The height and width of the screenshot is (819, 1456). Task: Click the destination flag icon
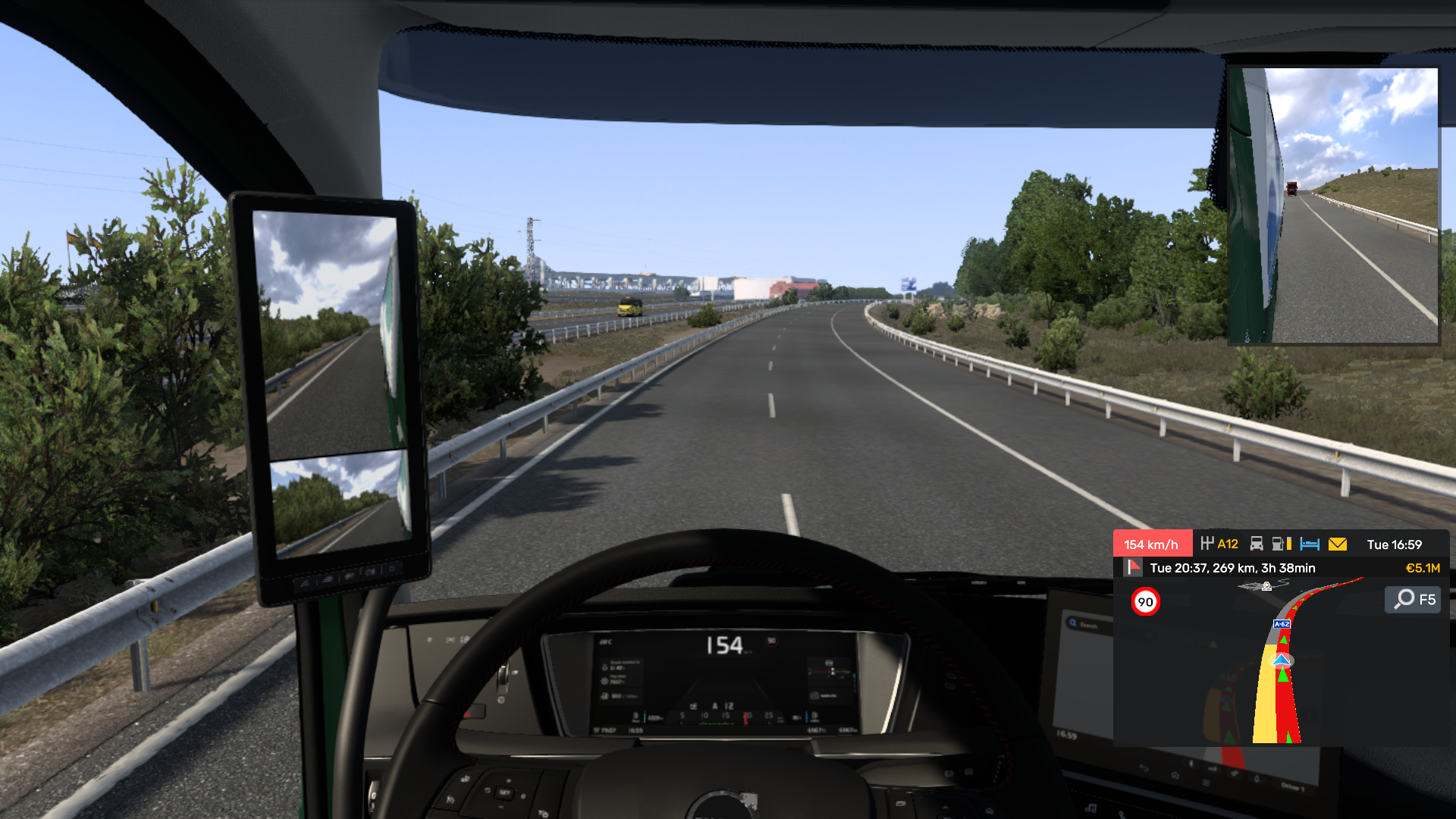[x=1134, y=568]
